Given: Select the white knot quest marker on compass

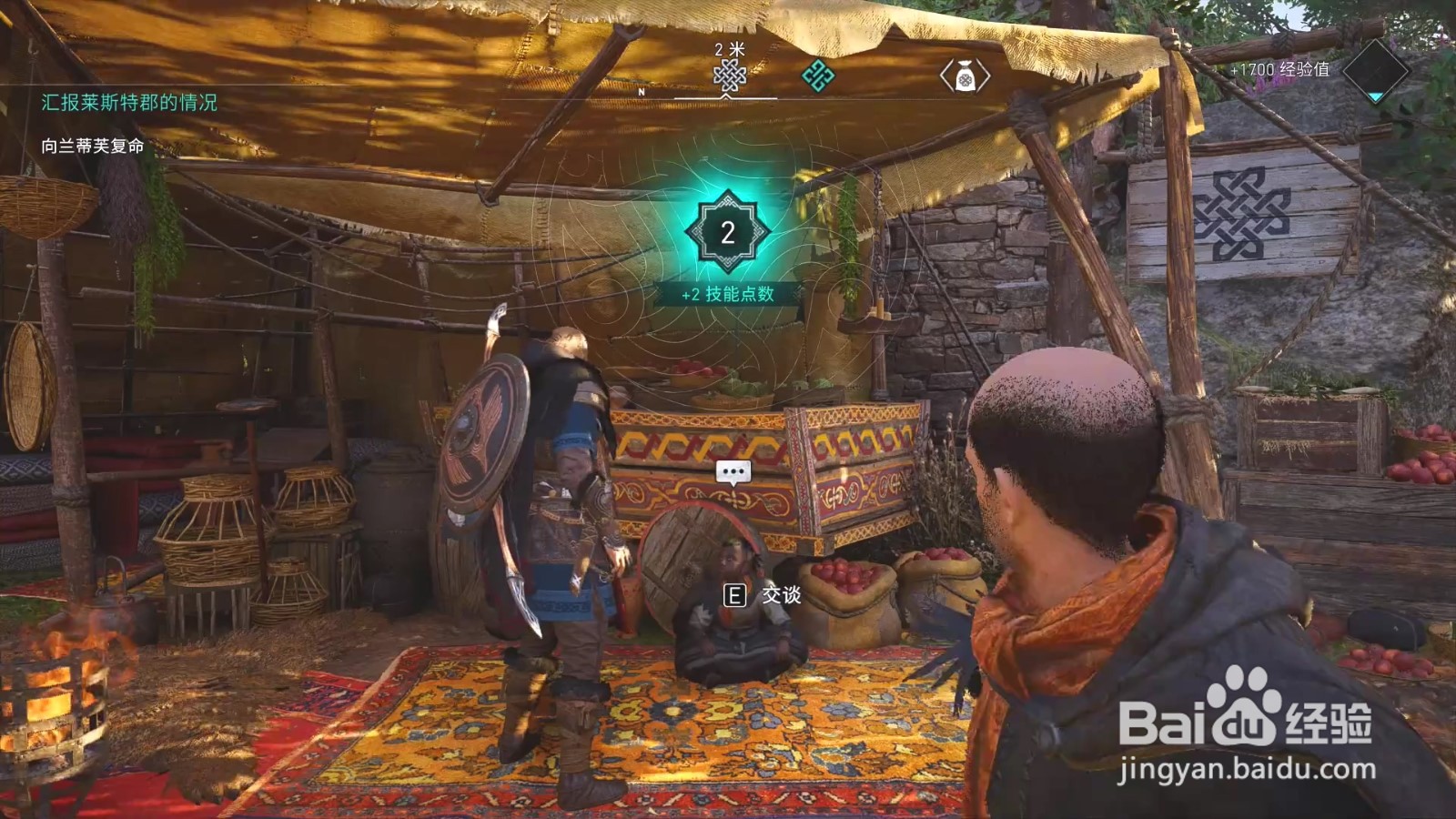Looking at the screenshot, I should click(x=729, y=76).
